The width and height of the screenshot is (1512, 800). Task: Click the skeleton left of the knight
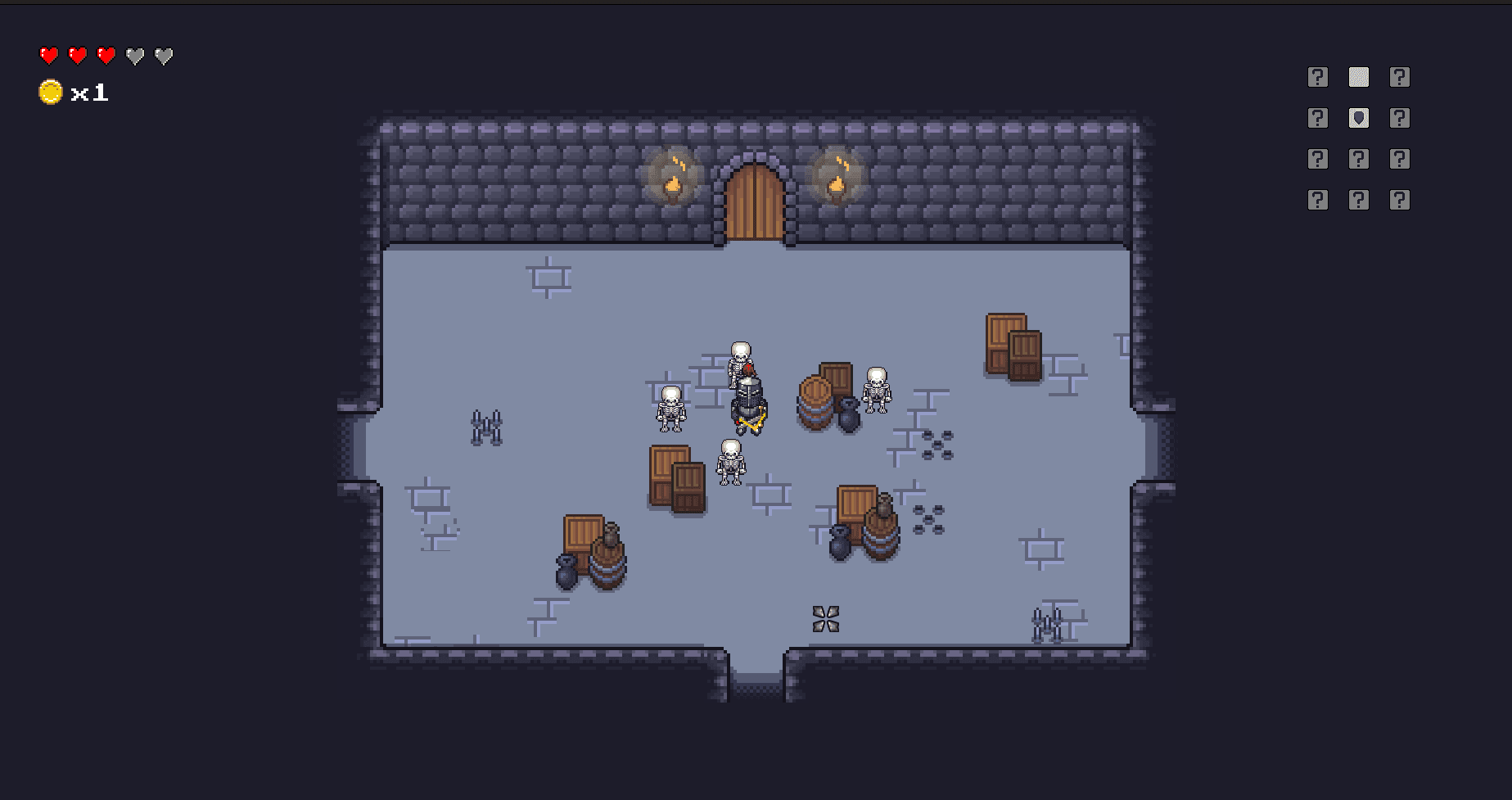670,409
